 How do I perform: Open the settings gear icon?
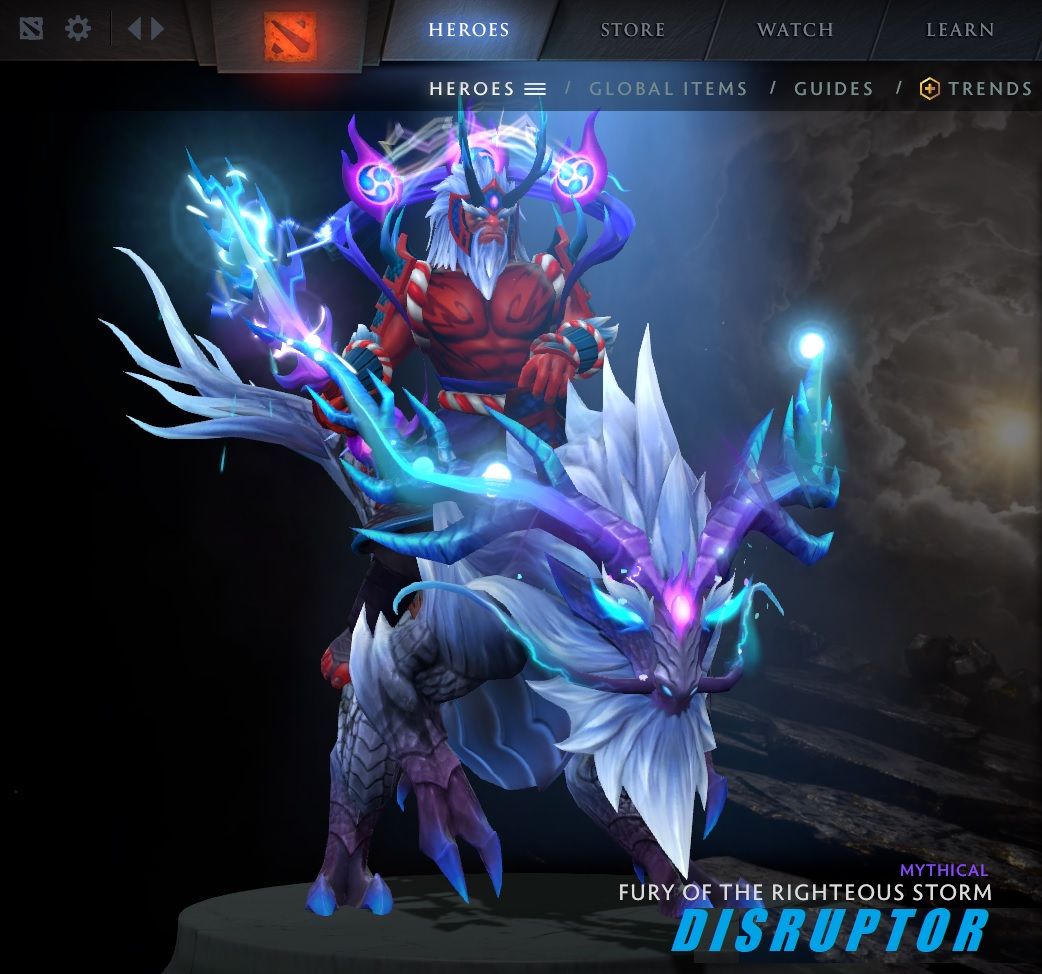pyautogui.click(x=78, y=28)
